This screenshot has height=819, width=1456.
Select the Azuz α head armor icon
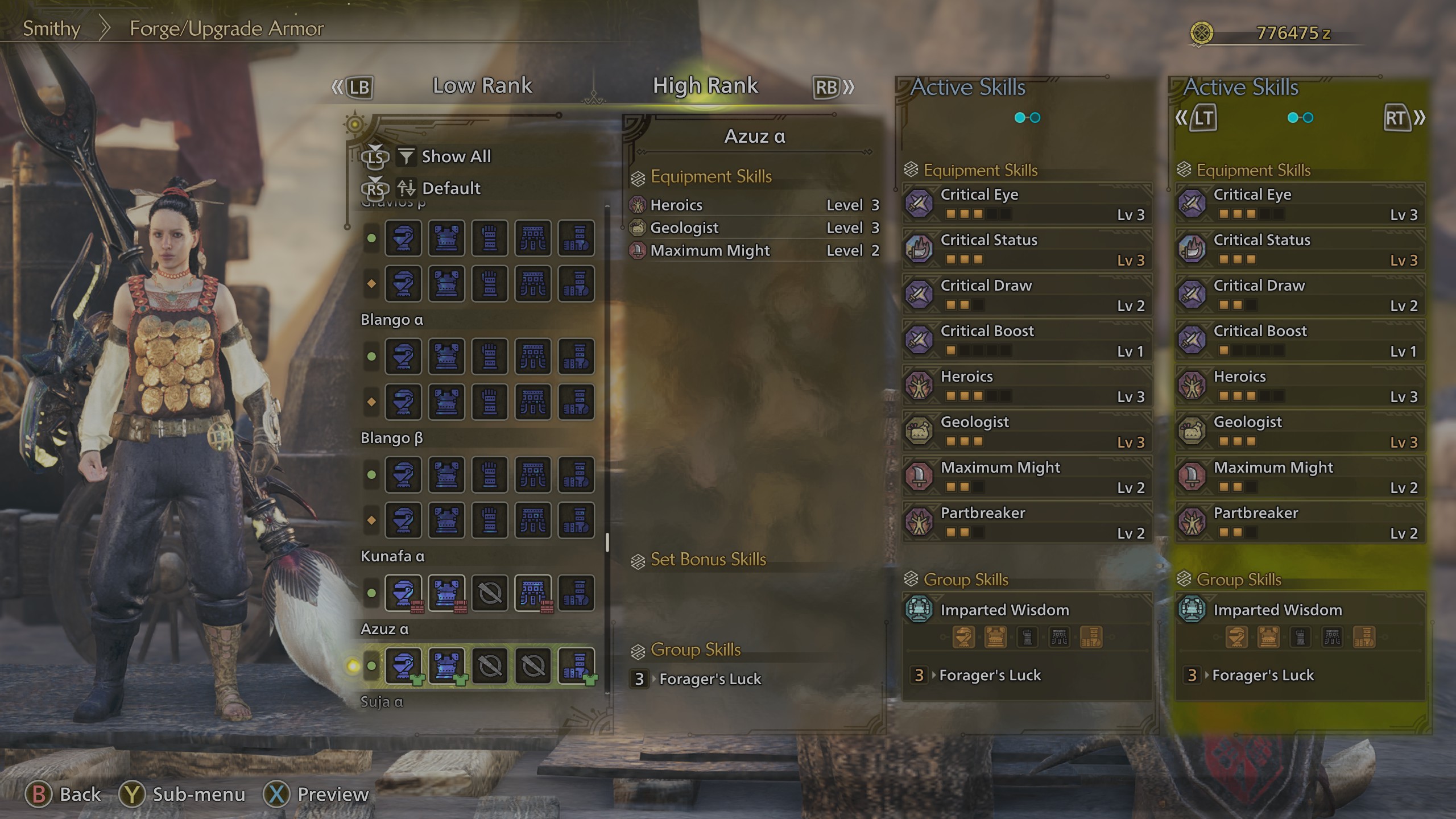pos(403,665)
